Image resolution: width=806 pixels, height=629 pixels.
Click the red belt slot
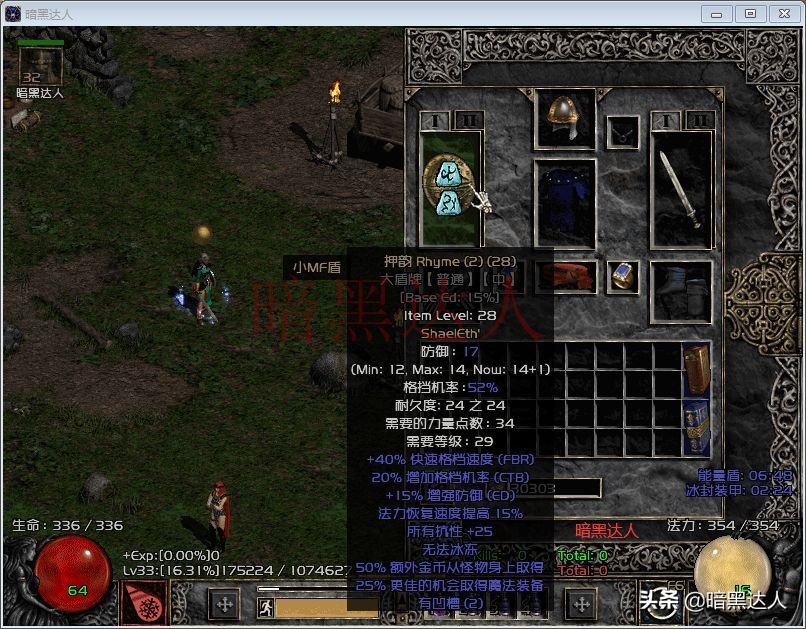pyautogui.click(x=572, y=276)
